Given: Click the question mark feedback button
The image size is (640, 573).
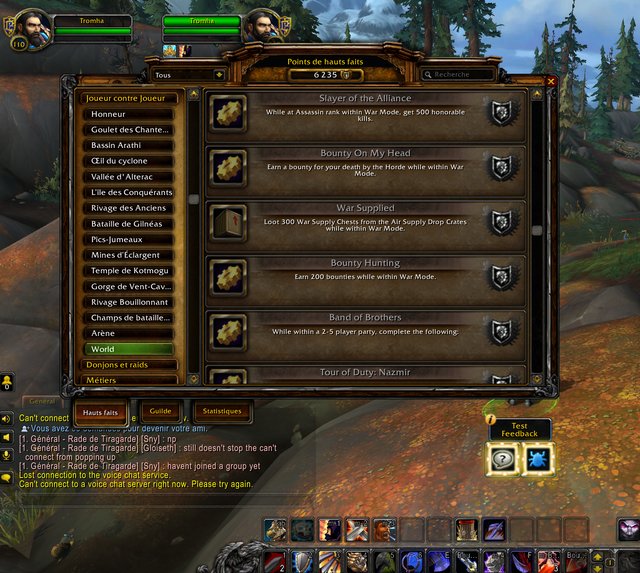Looking at the screenshot, I should click(502, 459).
